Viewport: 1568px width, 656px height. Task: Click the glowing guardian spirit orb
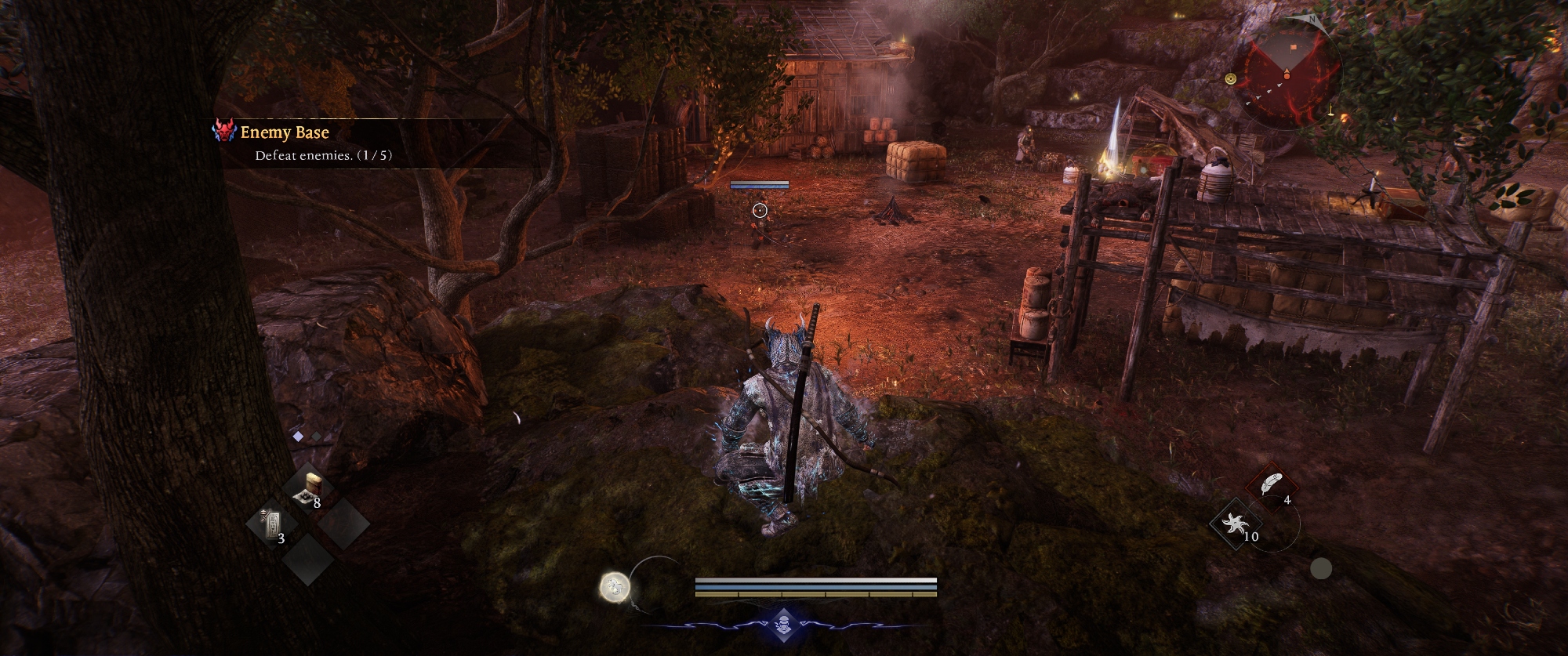[615, 586]
